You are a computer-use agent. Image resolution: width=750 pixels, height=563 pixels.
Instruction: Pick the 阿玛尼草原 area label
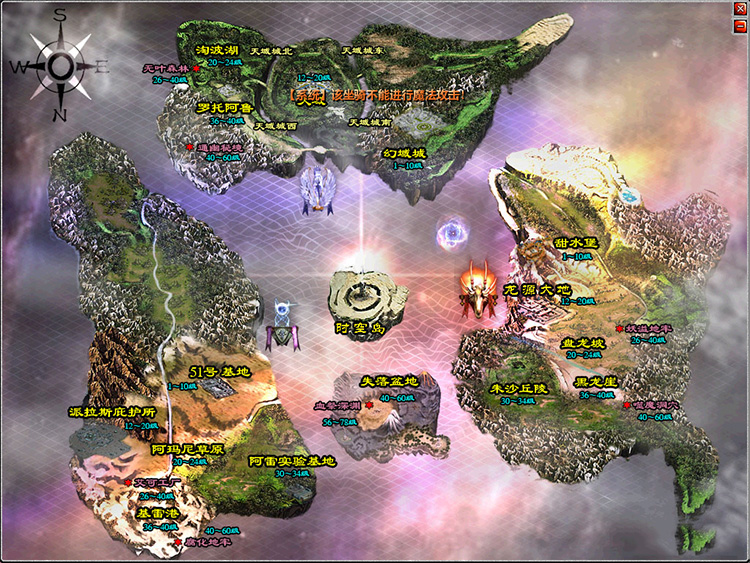pyautogui.click(x=188, y=449)
